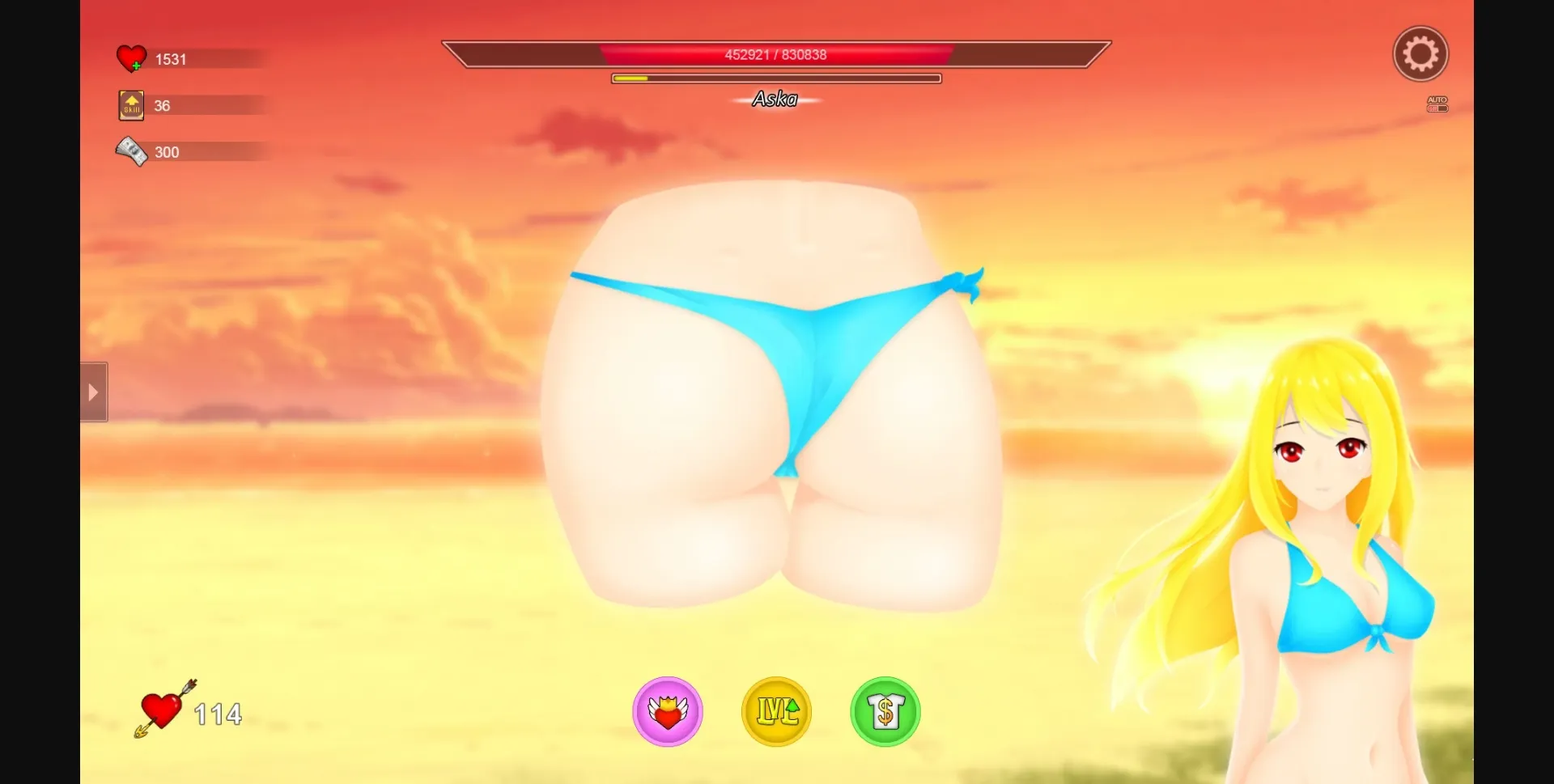
Task: Click the heart with plus health icon
Action: [131, 57]
